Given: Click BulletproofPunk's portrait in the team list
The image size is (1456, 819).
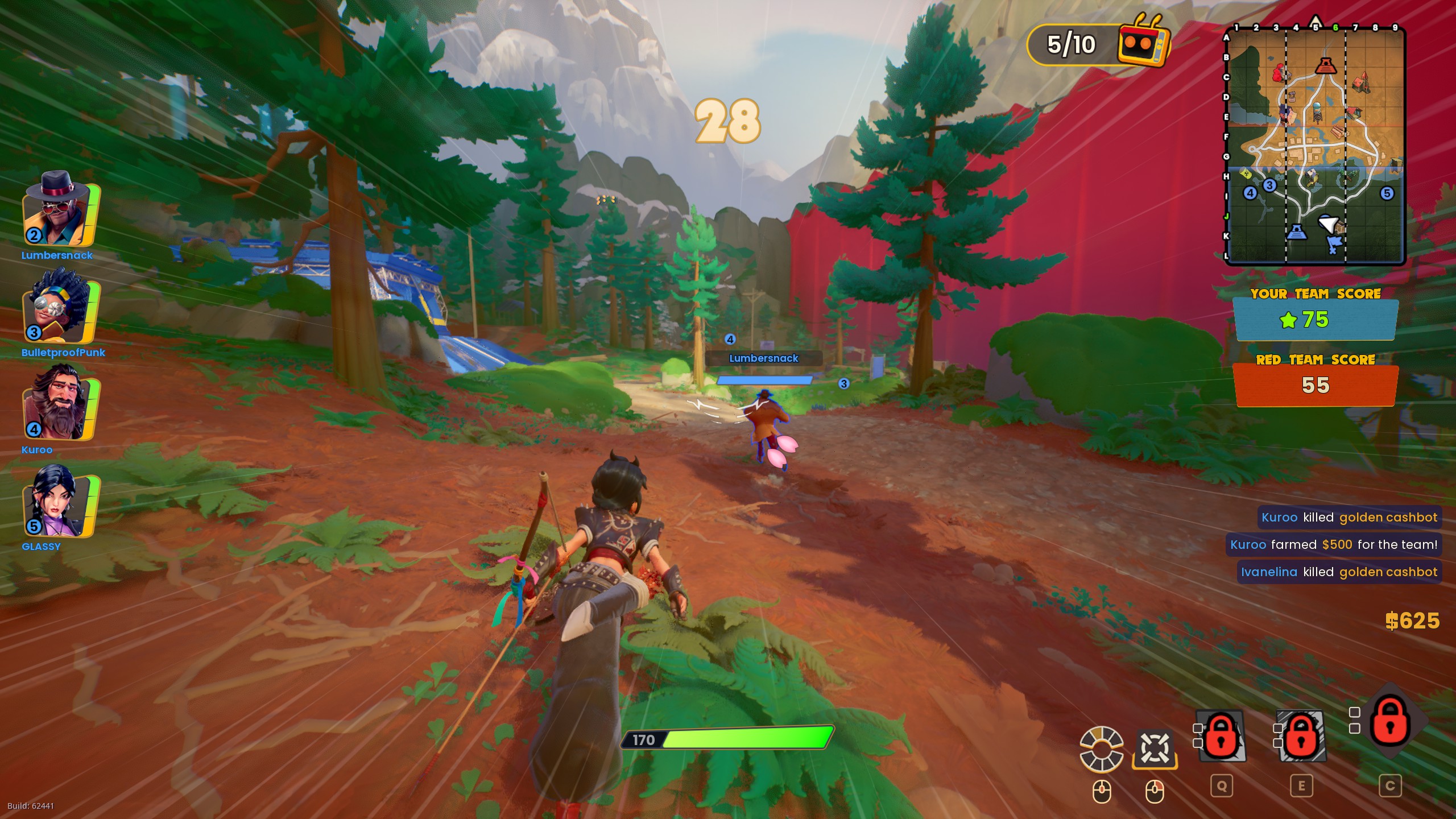Looking at the screenshot, I should [60, 307].
